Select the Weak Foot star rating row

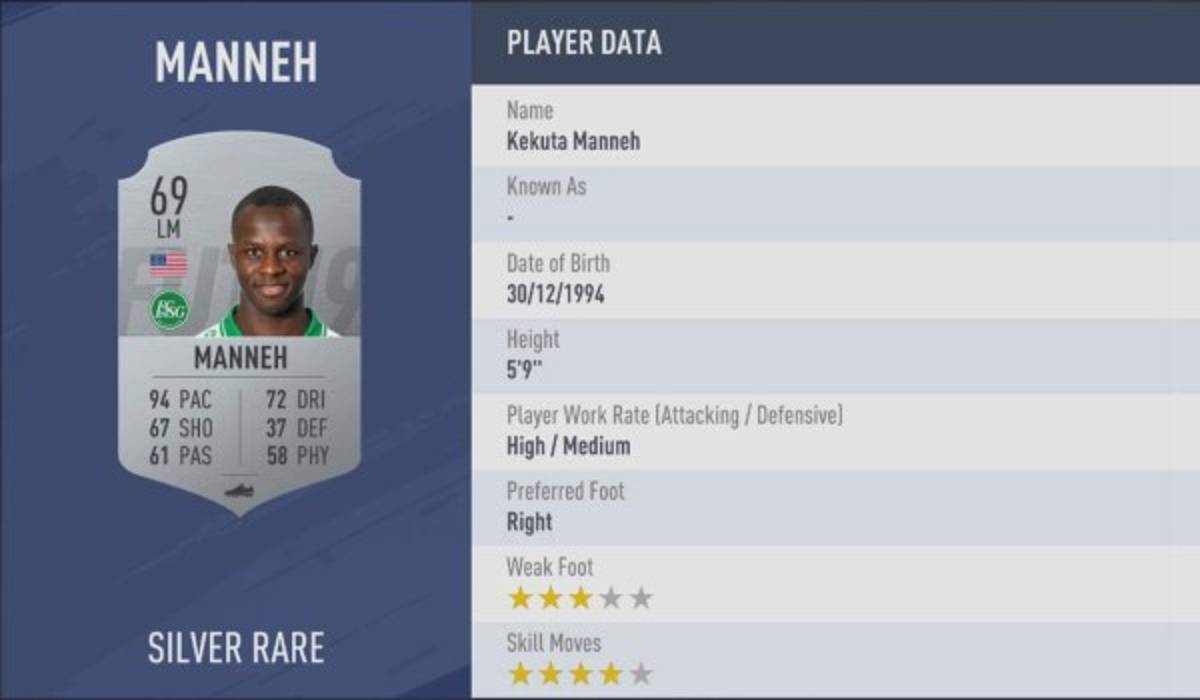[835, 583]
